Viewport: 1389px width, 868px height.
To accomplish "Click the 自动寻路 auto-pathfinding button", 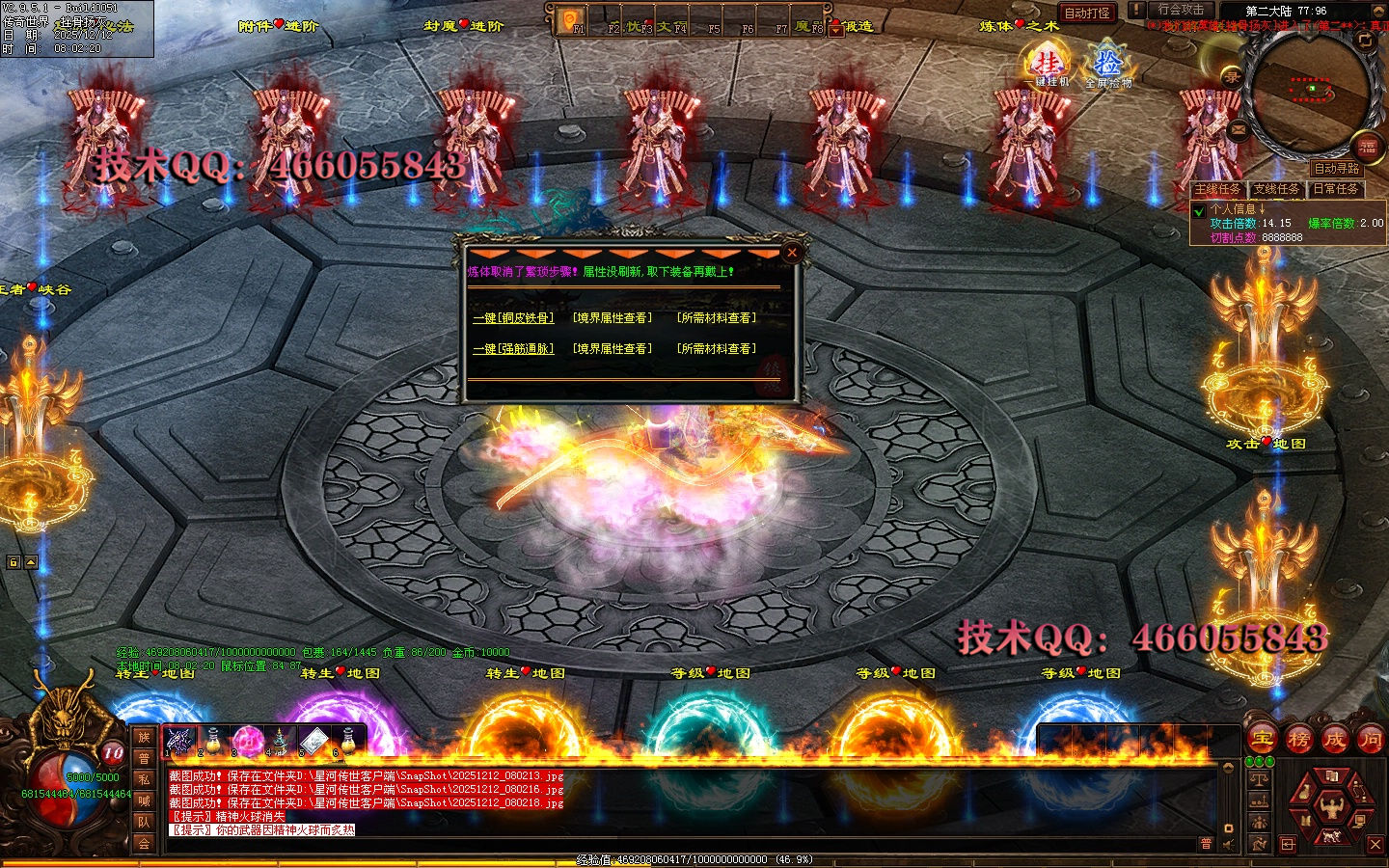I will pos(1336,169).
